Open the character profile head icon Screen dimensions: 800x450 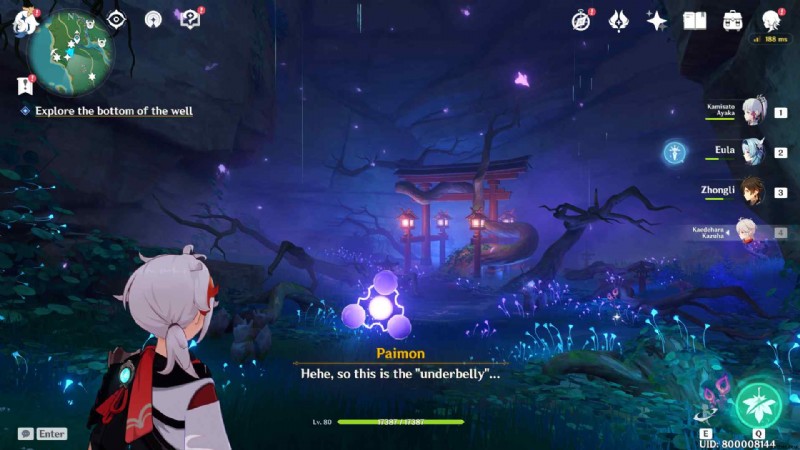pos(771,20)
